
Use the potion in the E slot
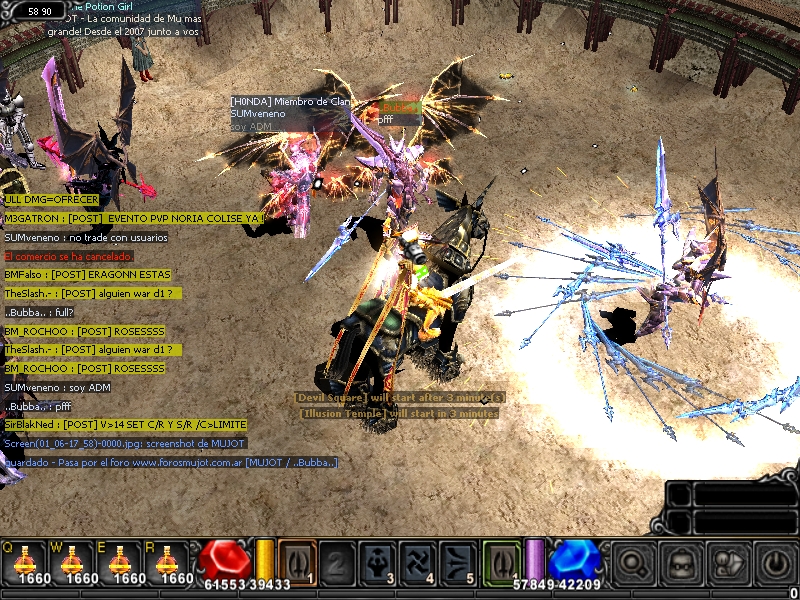pos(125,561)
